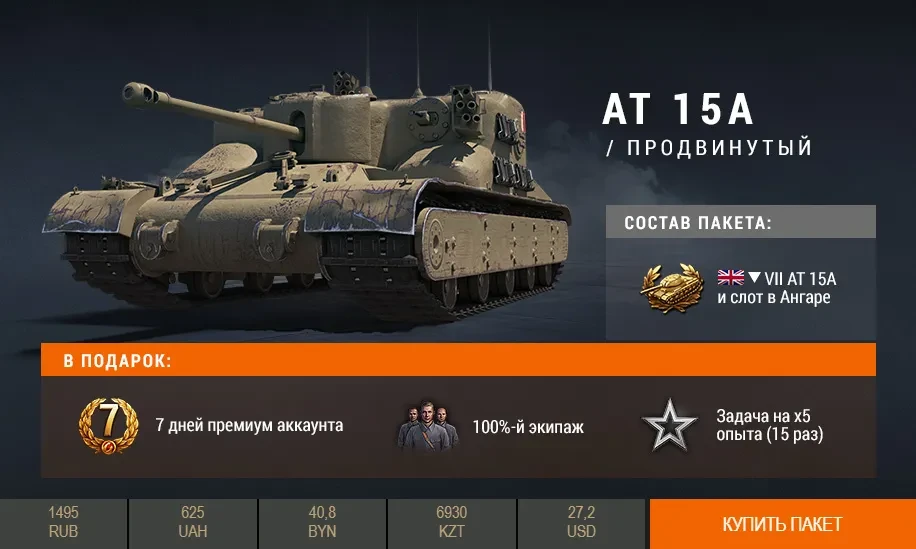Select the x5 experience star icon
Viewport: 916px width, 549px height.
point(669,426)
